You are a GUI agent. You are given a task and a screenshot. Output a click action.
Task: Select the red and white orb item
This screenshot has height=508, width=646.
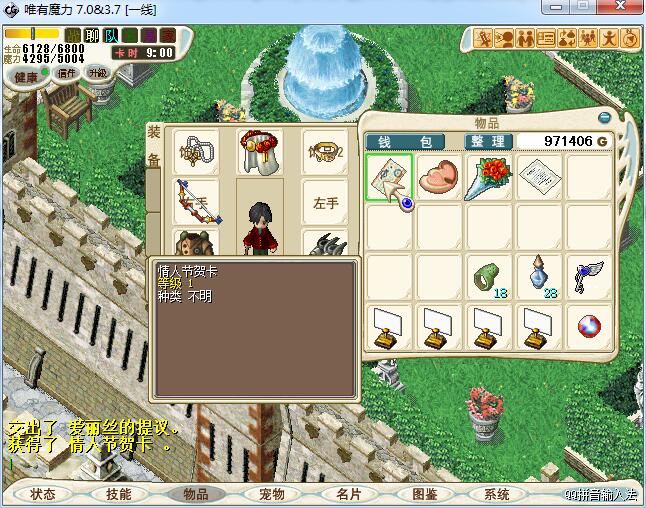tap(589, 327)
